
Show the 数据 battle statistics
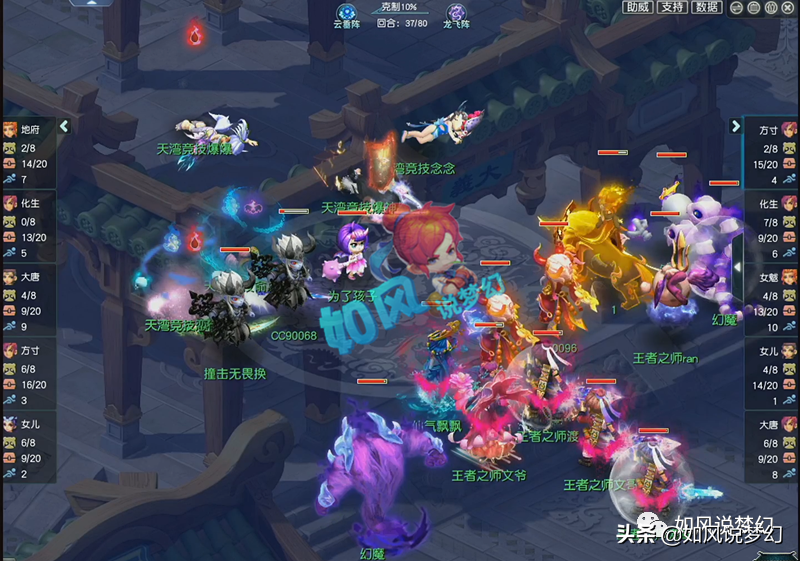pyautogui.click(x=707, y=7)
